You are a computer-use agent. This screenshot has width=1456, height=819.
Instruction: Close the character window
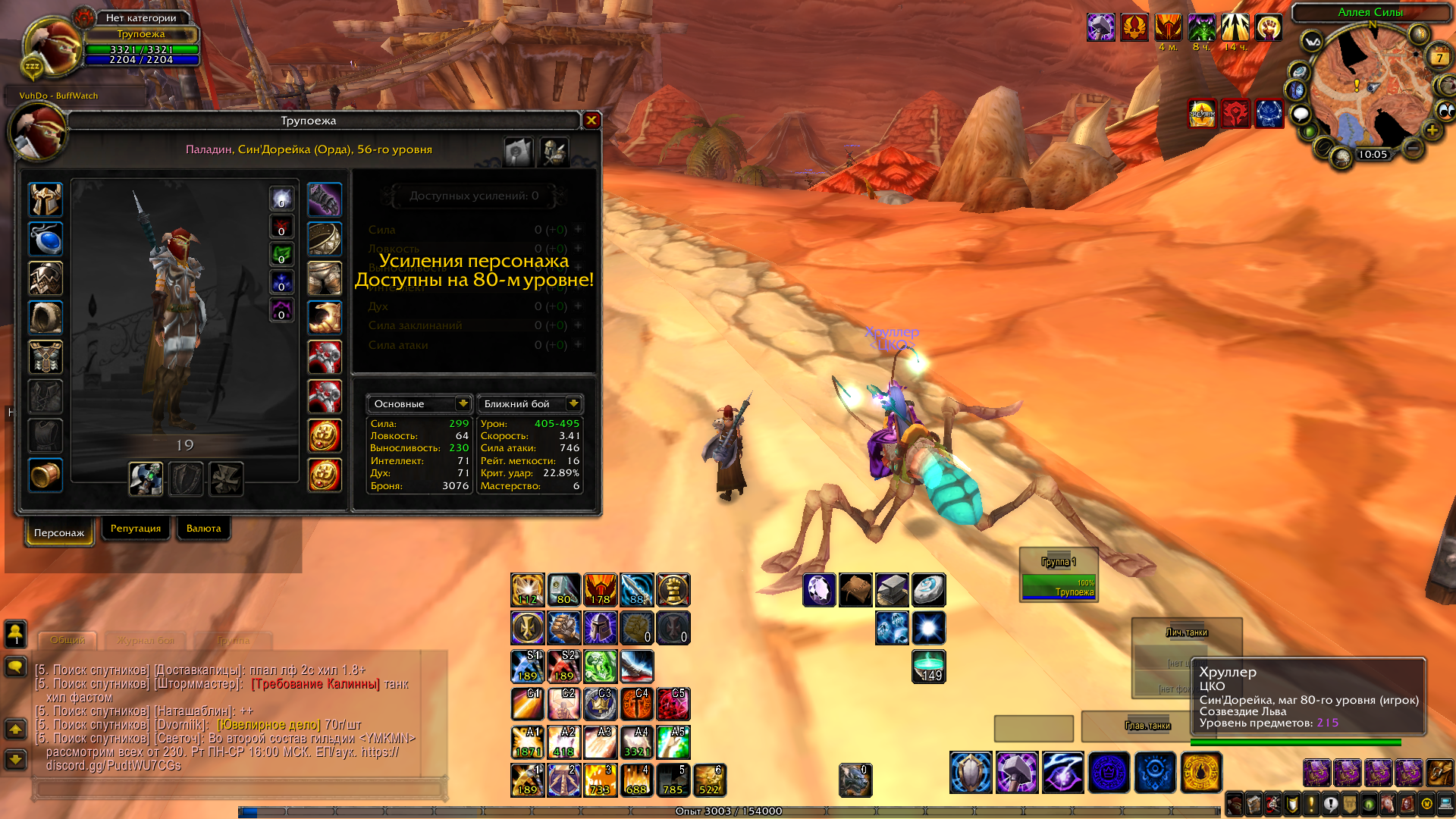pos(591,120)
